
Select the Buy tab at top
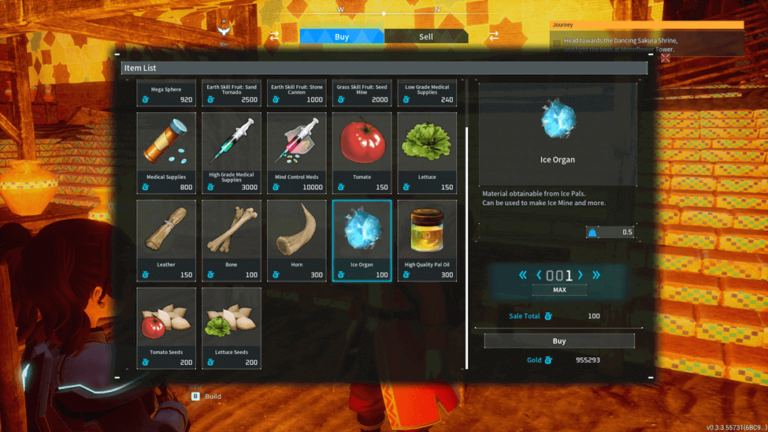[342, 36]
